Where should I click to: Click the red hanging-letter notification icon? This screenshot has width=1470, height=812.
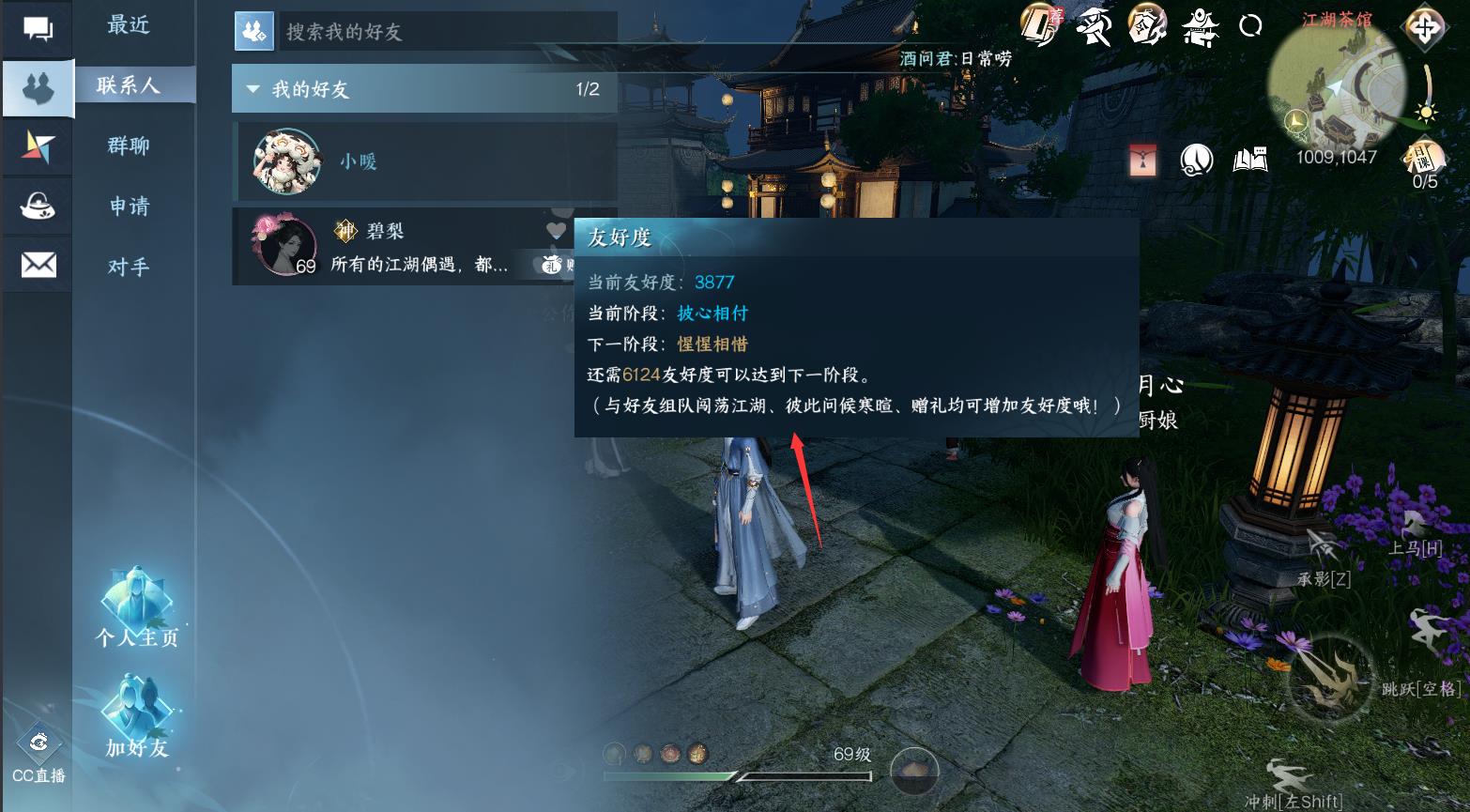click(1141, 159)
